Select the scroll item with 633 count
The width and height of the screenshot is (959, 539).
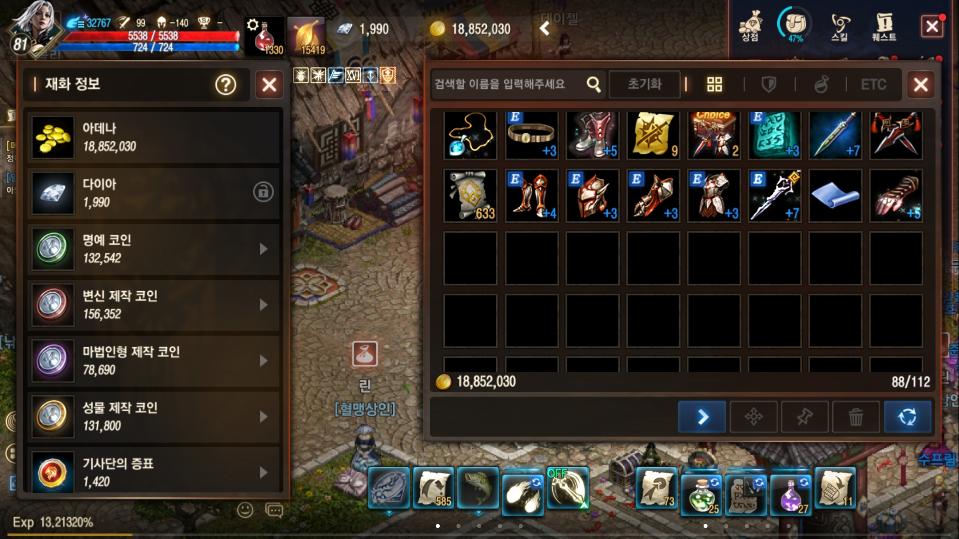[470, 195]
